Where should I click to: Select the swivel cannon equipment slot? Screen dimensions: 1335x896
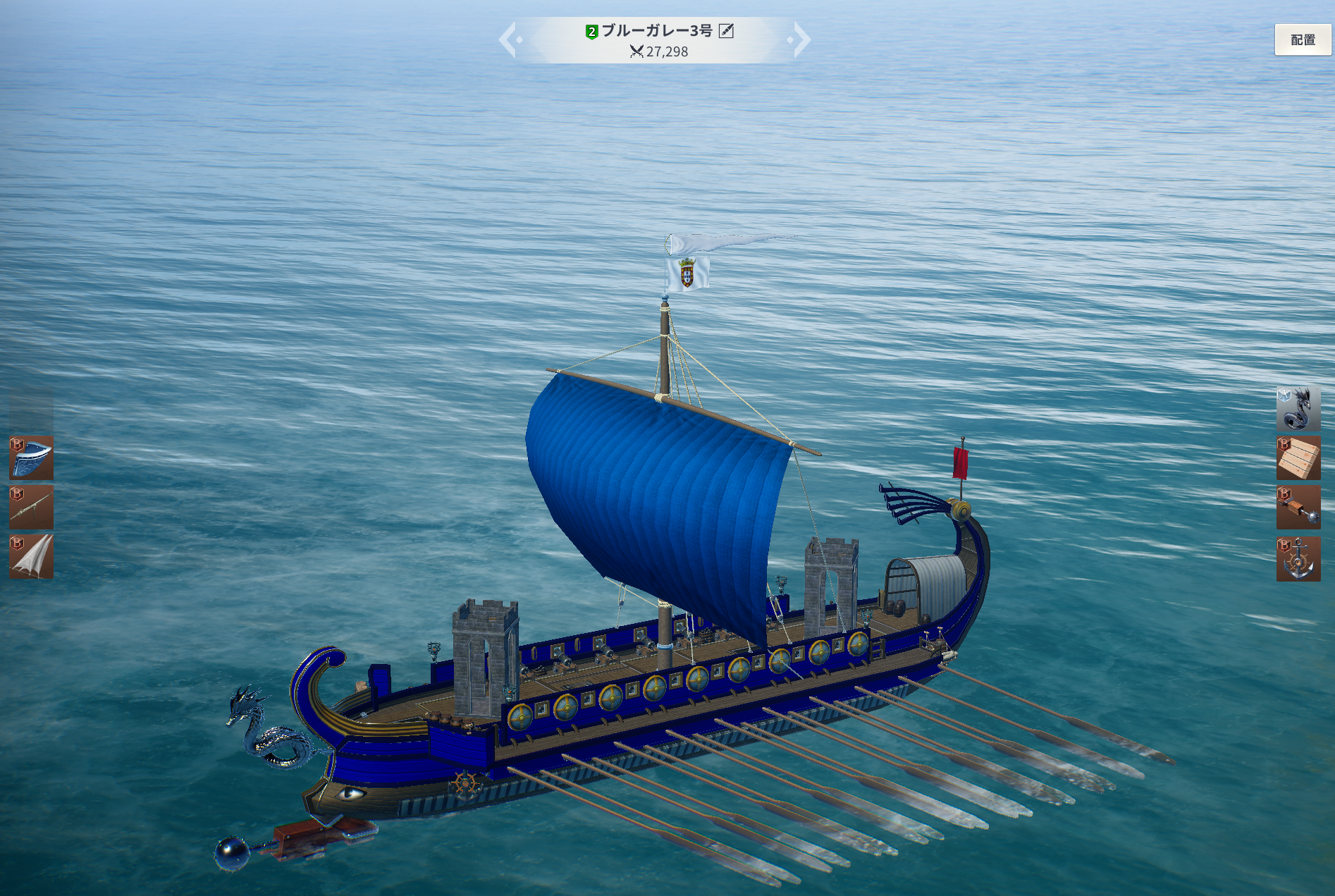[32, 507]
